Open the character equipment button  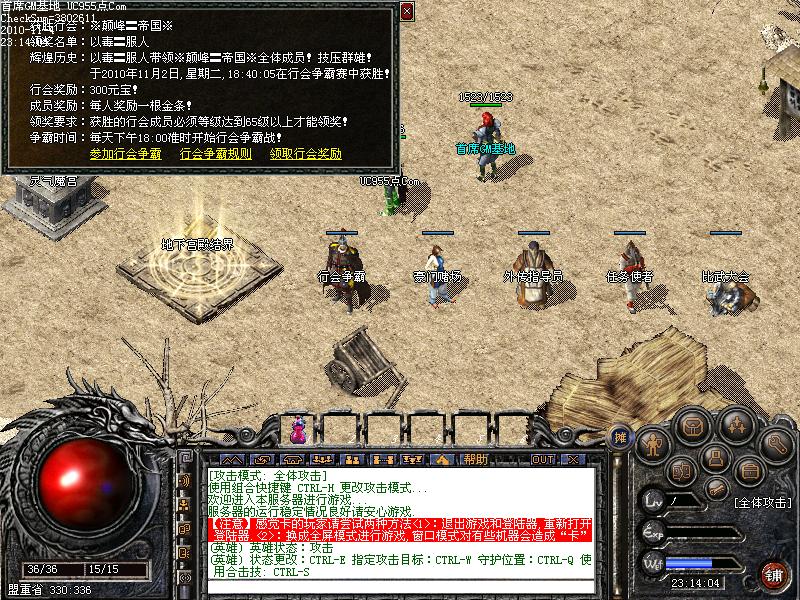tap(654, 441)
